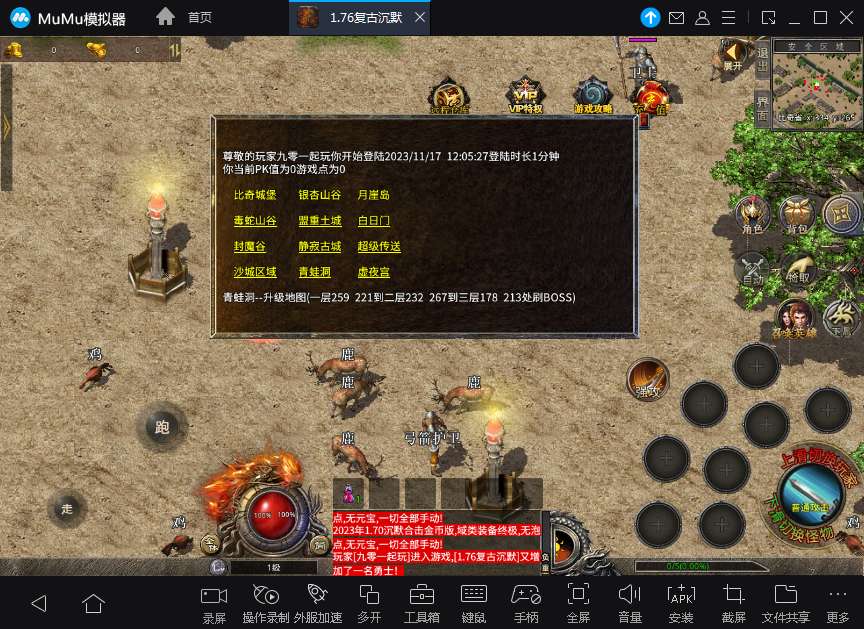864x629 pixels.
Task: Toggle the 自动 auto-battle button
Action: point(752,268)
